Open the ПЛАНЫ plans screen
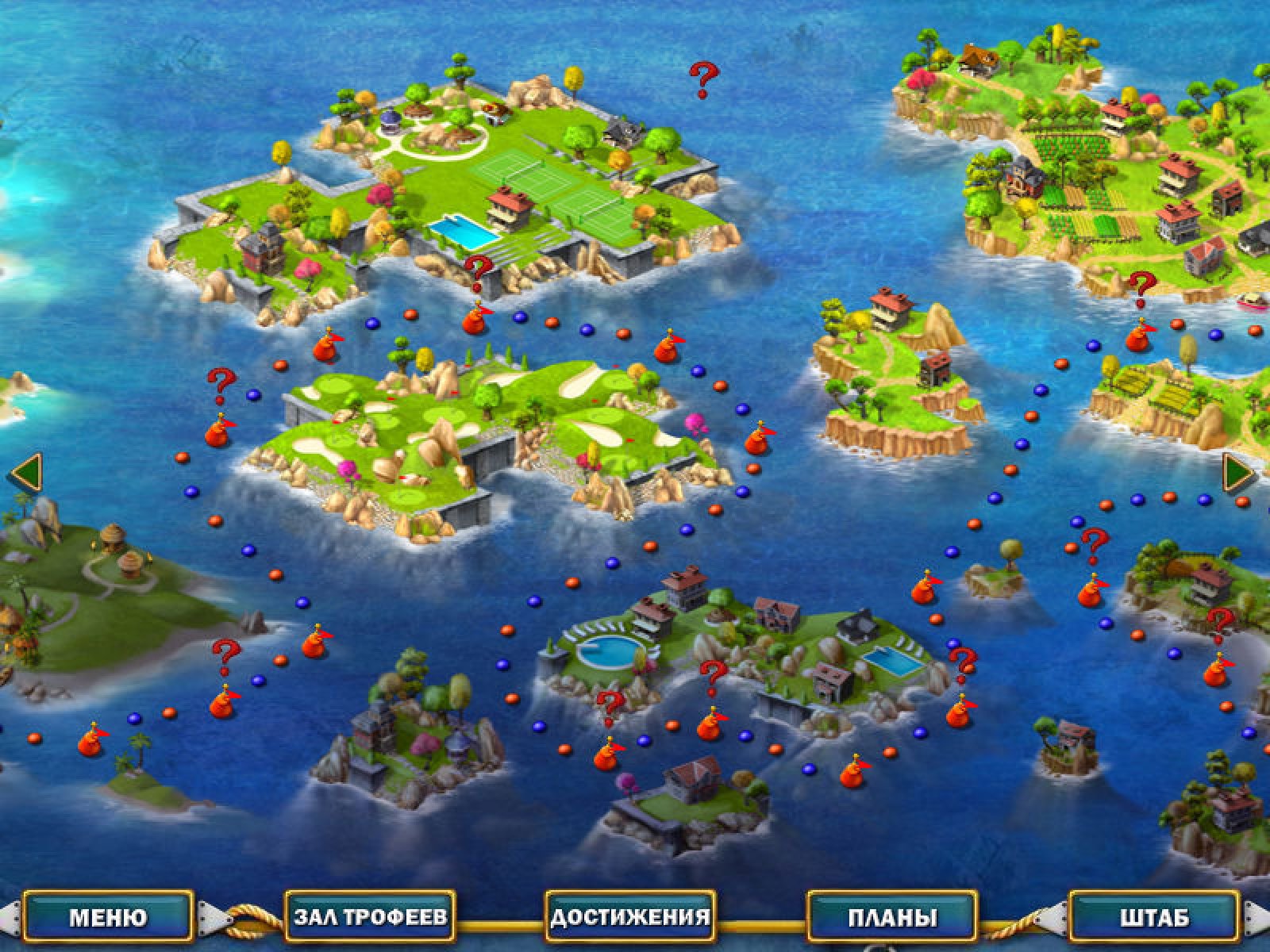Screen dimensions: 1270x952 892,917
